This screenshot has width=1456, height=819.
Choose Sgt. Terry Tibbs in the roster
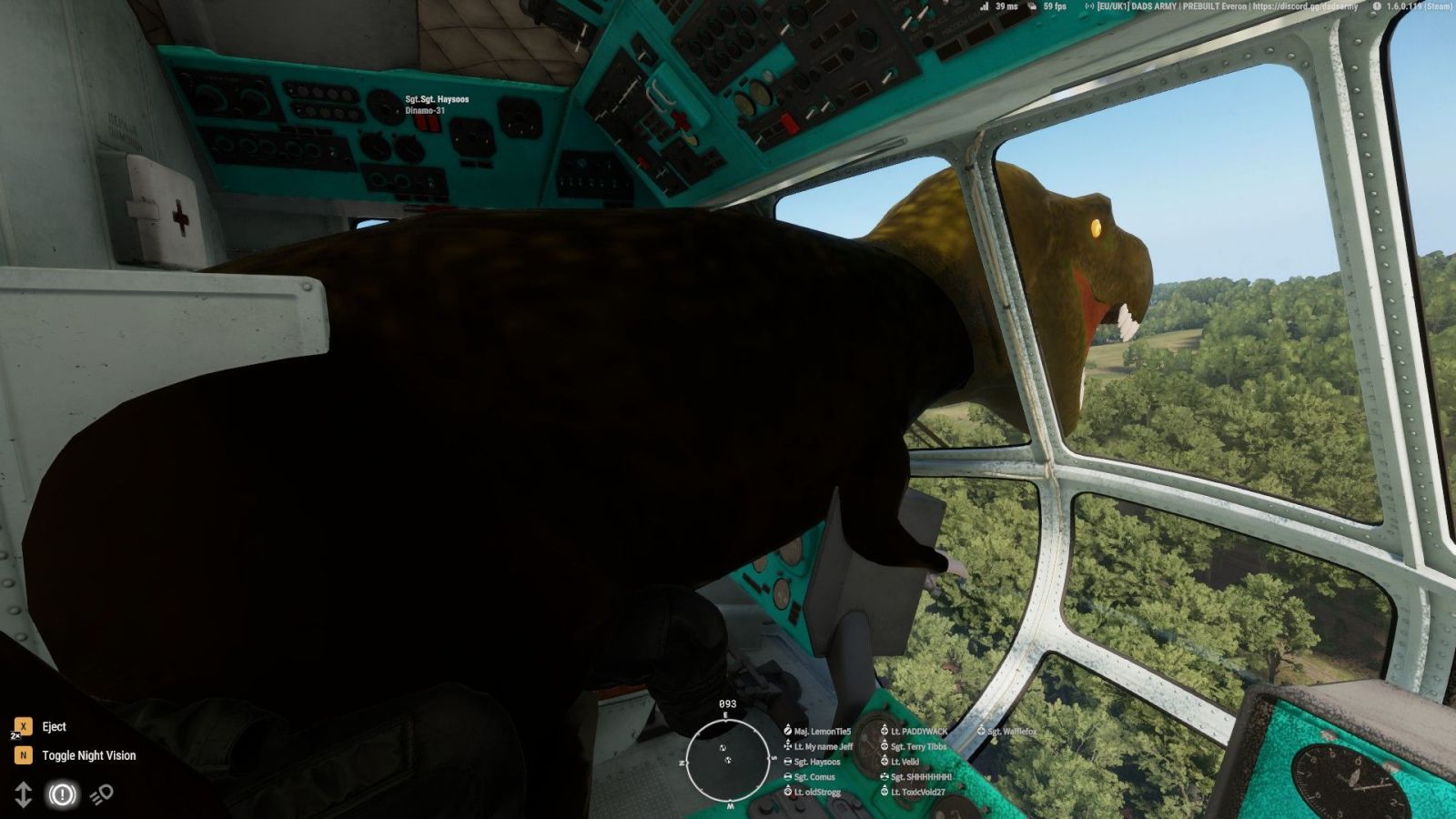[918, 747]
